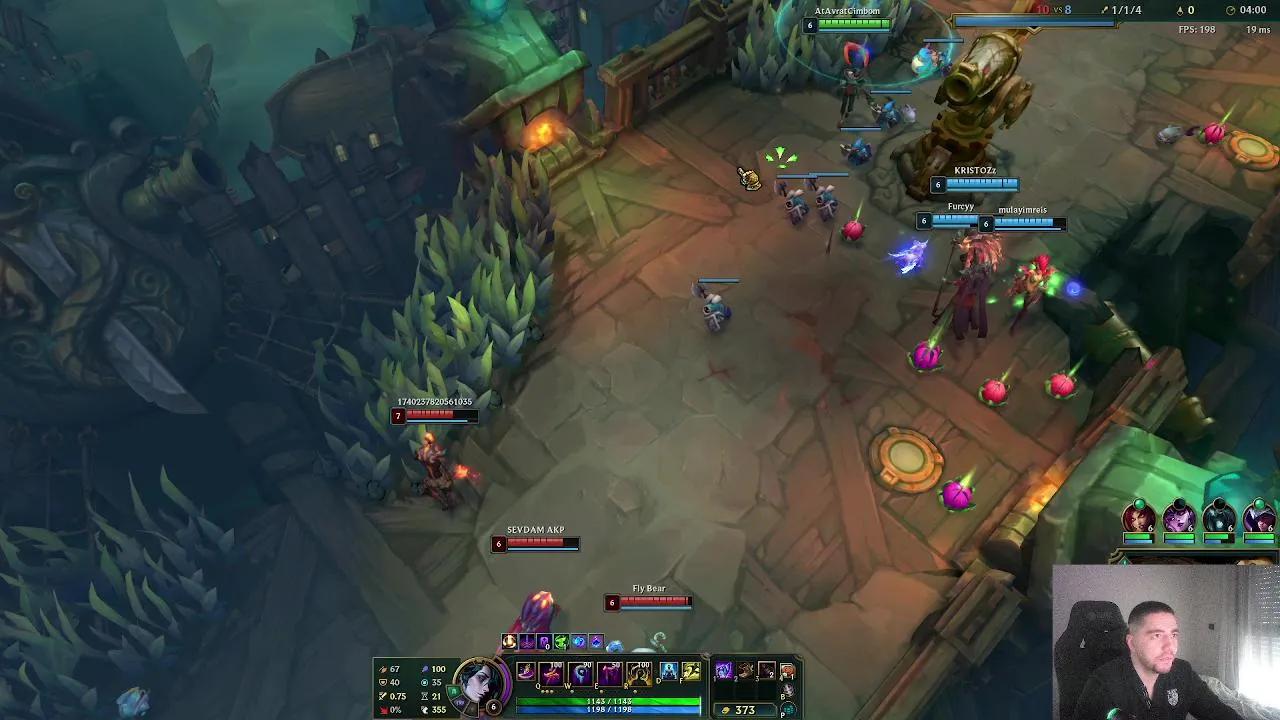Image resolution: width=1280 pixels, height=720 pixels.
Task: Cast the R ultimate ability icon
Action: pyautogui.click(x=637, y=673)
